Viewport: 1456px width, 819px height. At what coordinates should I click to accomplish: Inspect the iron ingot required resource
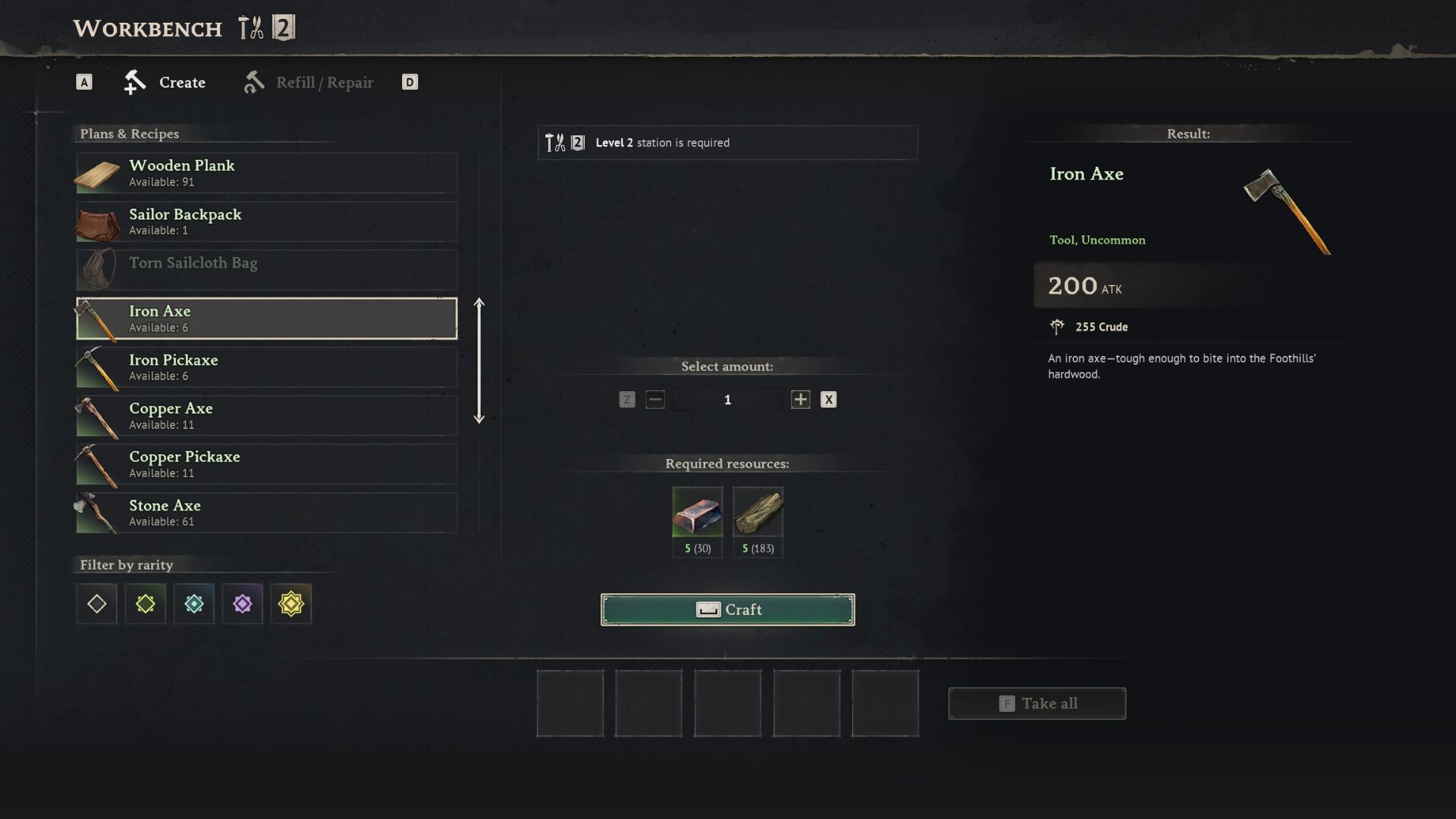(697, 513)
